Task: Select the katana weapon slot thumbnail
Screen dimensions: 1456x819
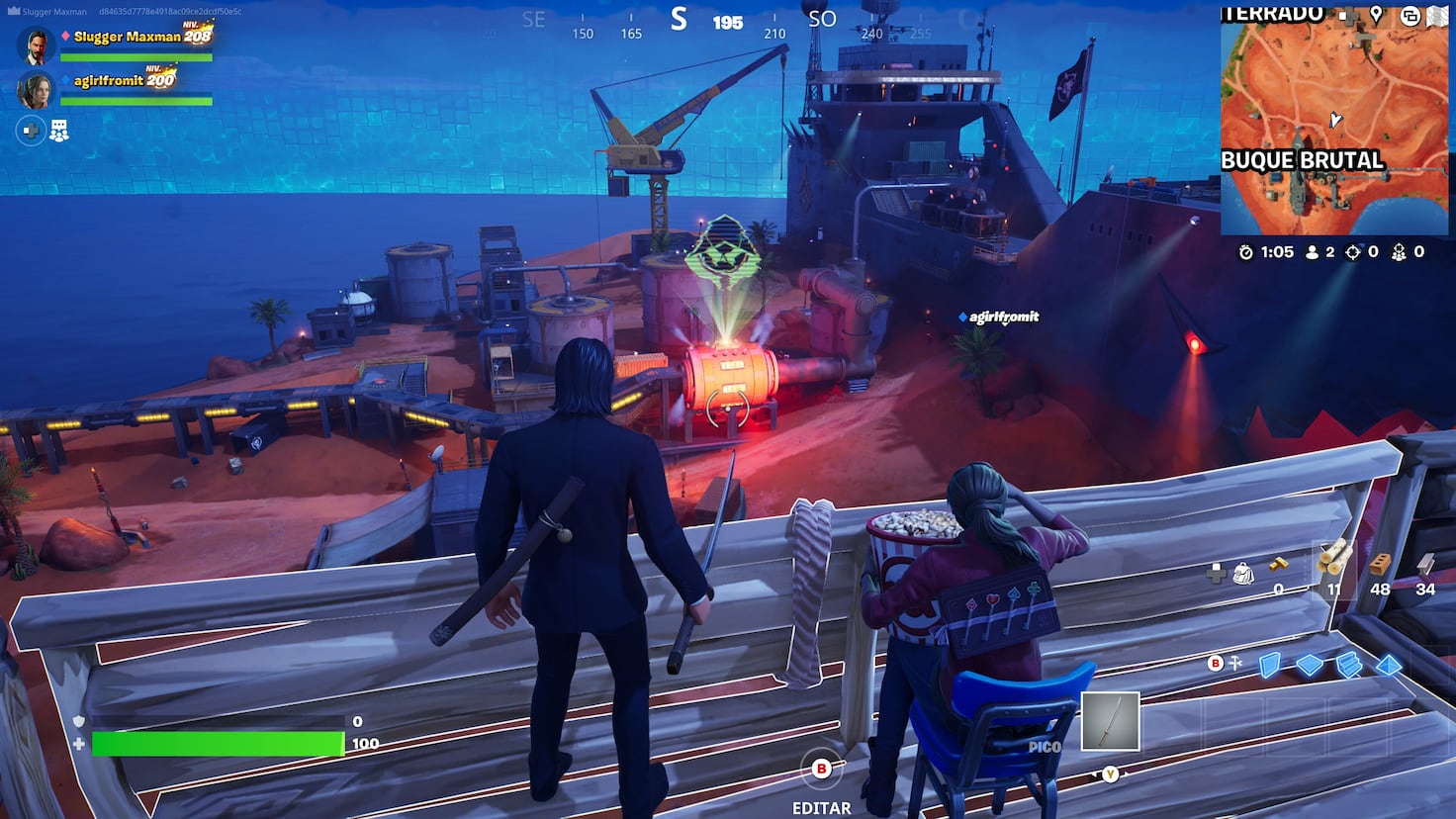Action: [1112, 720]
